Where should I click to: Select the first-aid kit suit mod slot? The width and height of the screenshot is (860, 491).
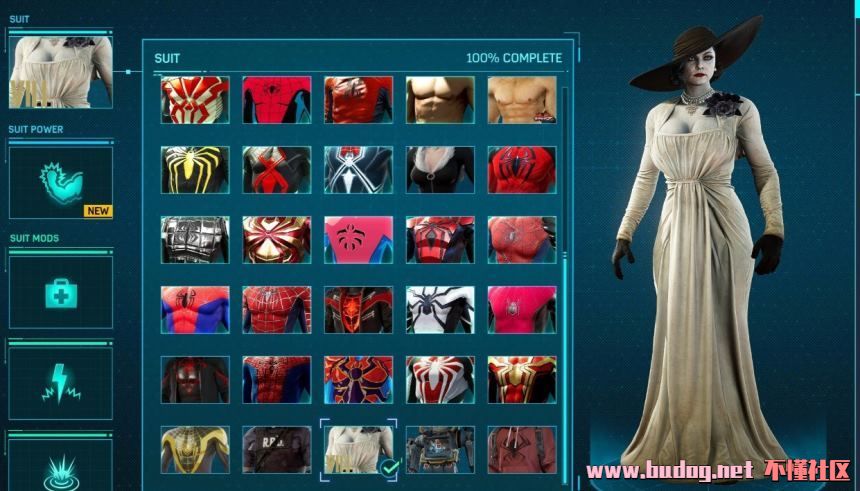pyautogui.click(x=61, y=291)
